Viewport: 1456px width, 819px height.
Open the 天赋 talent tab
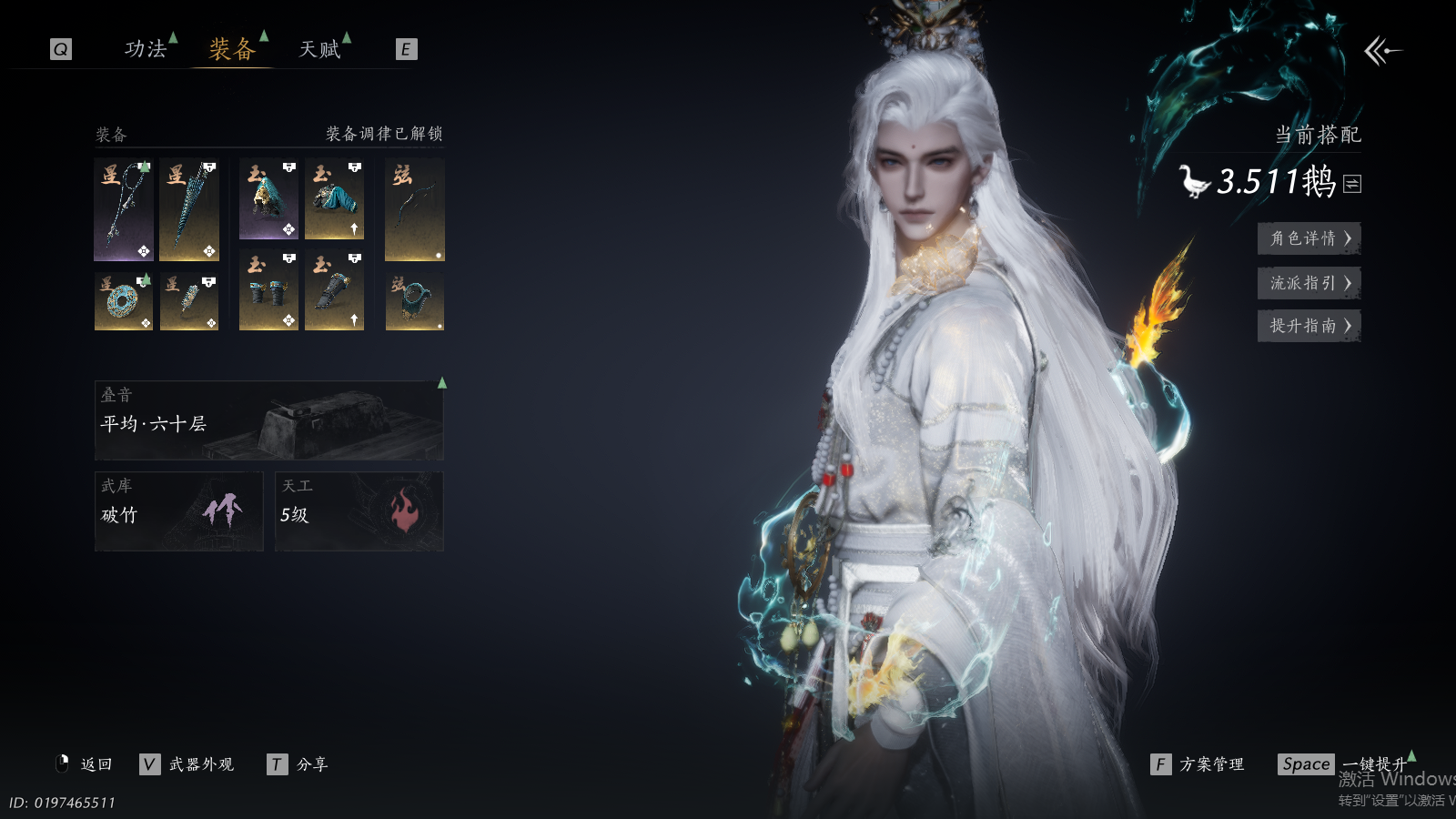pyautogui.click(x=319, y=49)
